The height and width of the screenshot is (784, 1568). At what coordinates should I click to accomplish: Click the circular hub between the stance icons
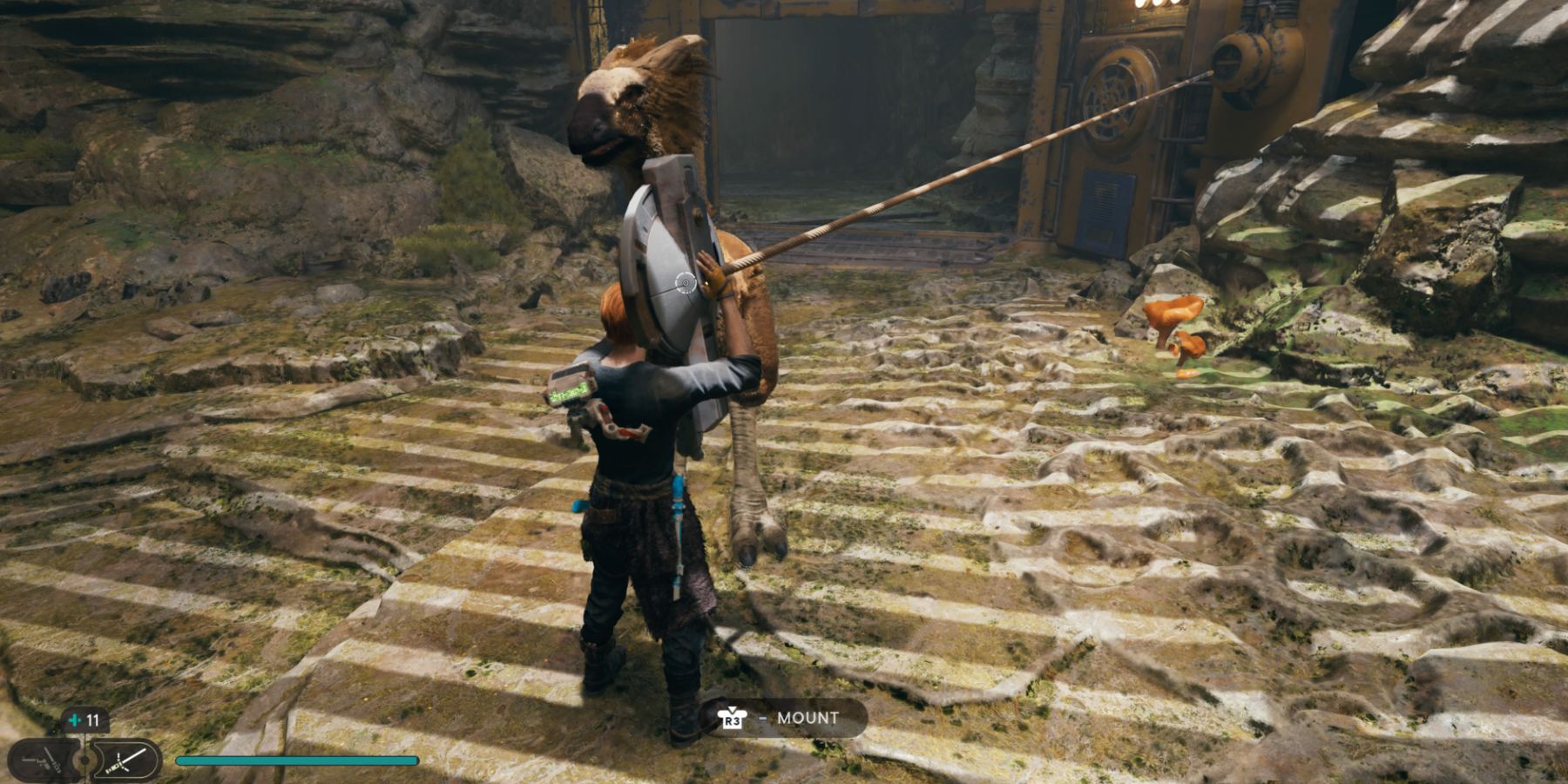point(84,760)
